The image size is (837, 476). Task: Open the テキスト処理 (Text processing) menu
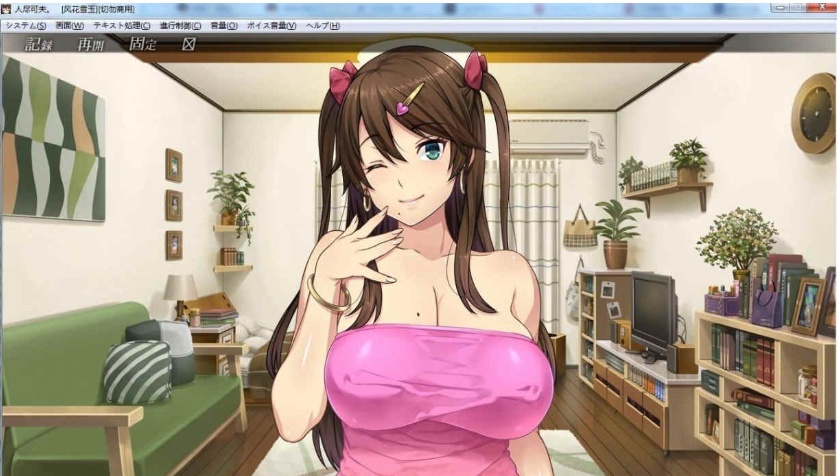[x=121, y=25]
